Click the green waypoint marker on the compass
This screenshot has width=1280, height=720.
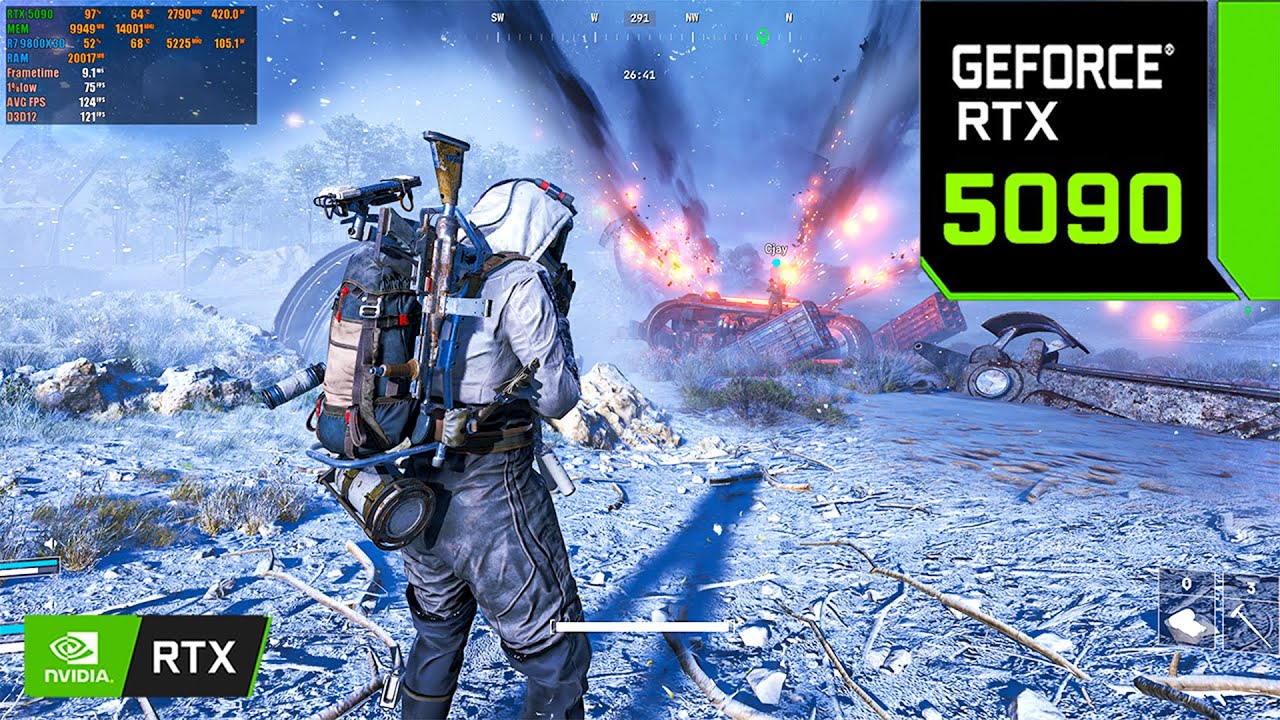tap(763, 36)
